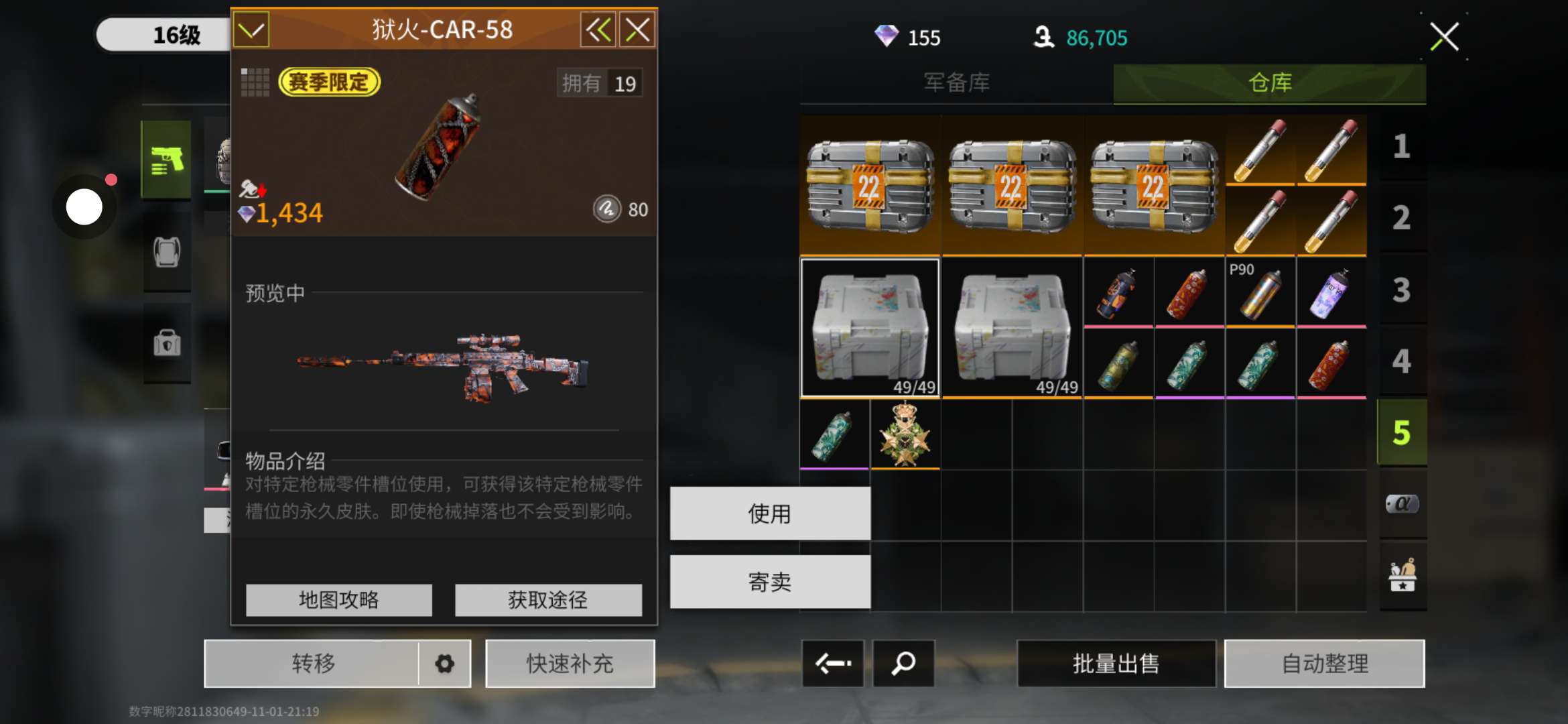This screenshot has height=724, width=1568.
Task: Select the P90 spray can slot
Action: tap(1260, 293)
